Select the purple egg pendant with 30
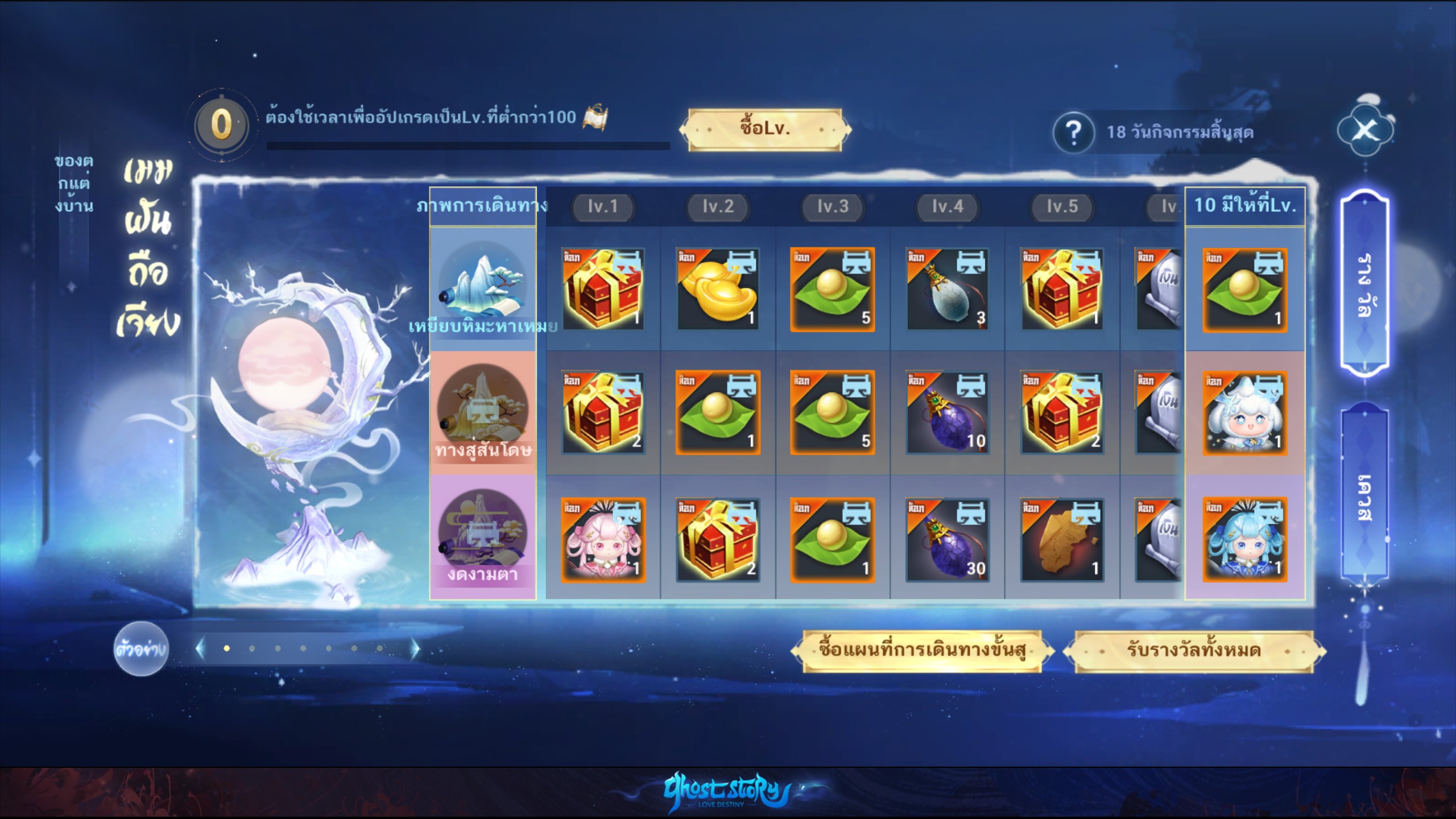The height and width of the screenshot is (819, 1456). [947, 540]
